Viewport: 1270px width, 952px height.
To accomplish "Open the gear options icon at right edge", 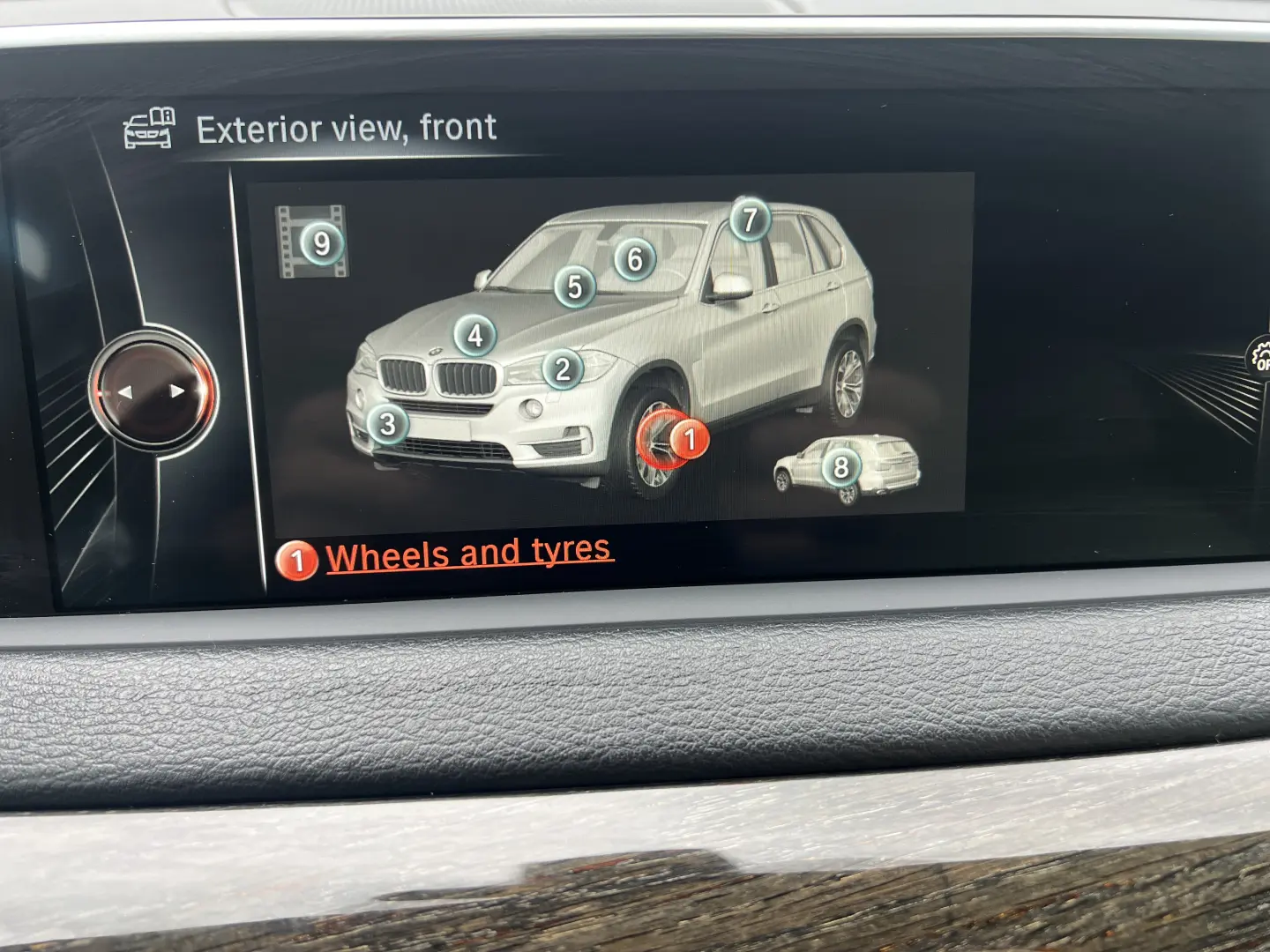I will [x=1261, y=357].
